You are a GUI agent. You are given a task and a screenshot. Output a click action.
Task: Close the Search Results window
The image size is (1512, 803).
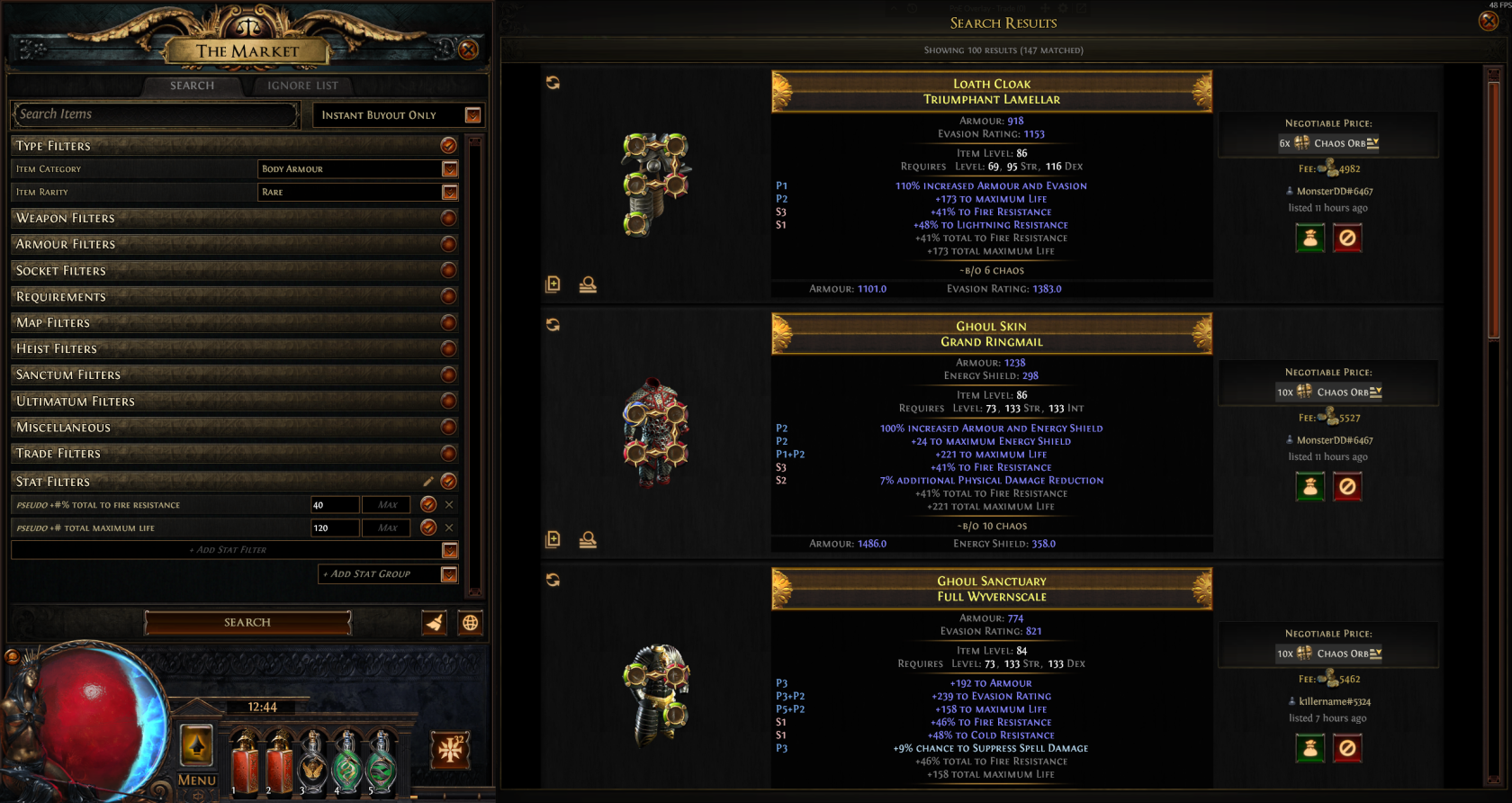(x=1489, y=21)
